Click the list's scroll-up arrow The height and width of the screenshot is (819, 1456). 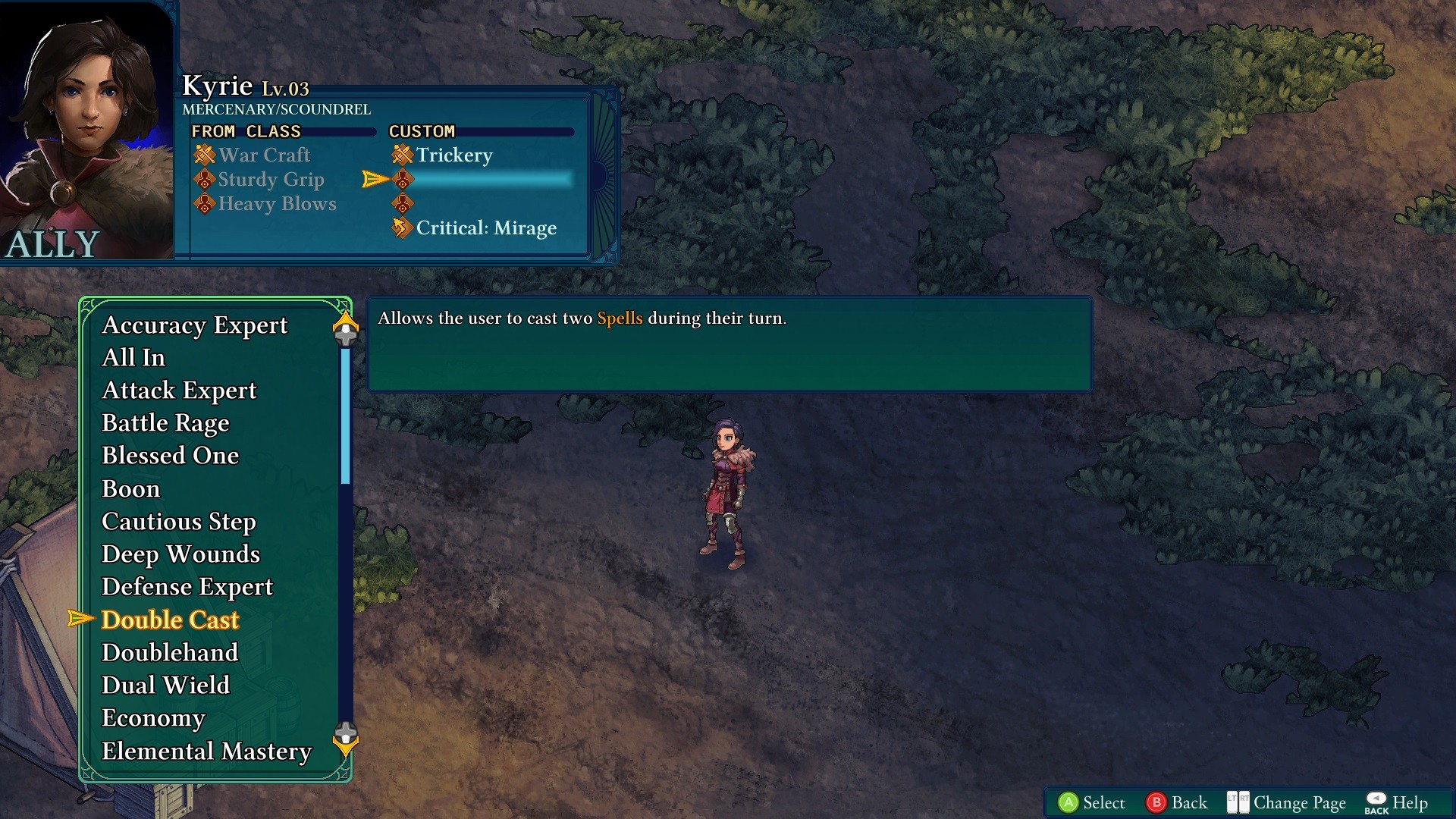pos(346,325)
